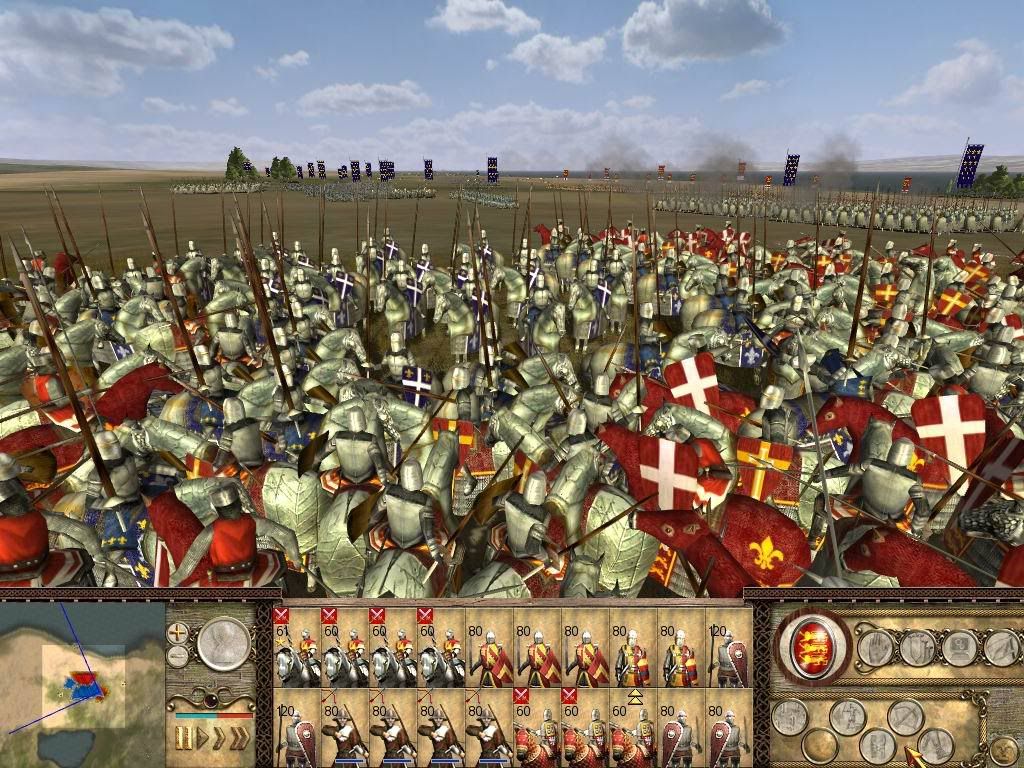This screenshot has height=768, width=1024.
Task: Set battle speed to double arrow fast forward
Action: click(x=219, y=738)
